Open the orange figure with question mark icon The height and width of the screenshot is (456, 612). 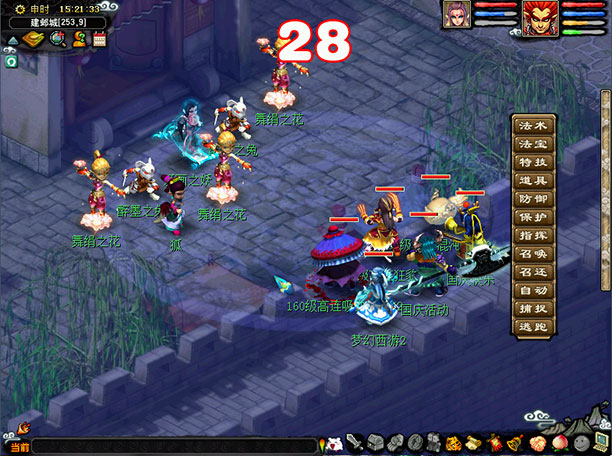pos(78,40)
